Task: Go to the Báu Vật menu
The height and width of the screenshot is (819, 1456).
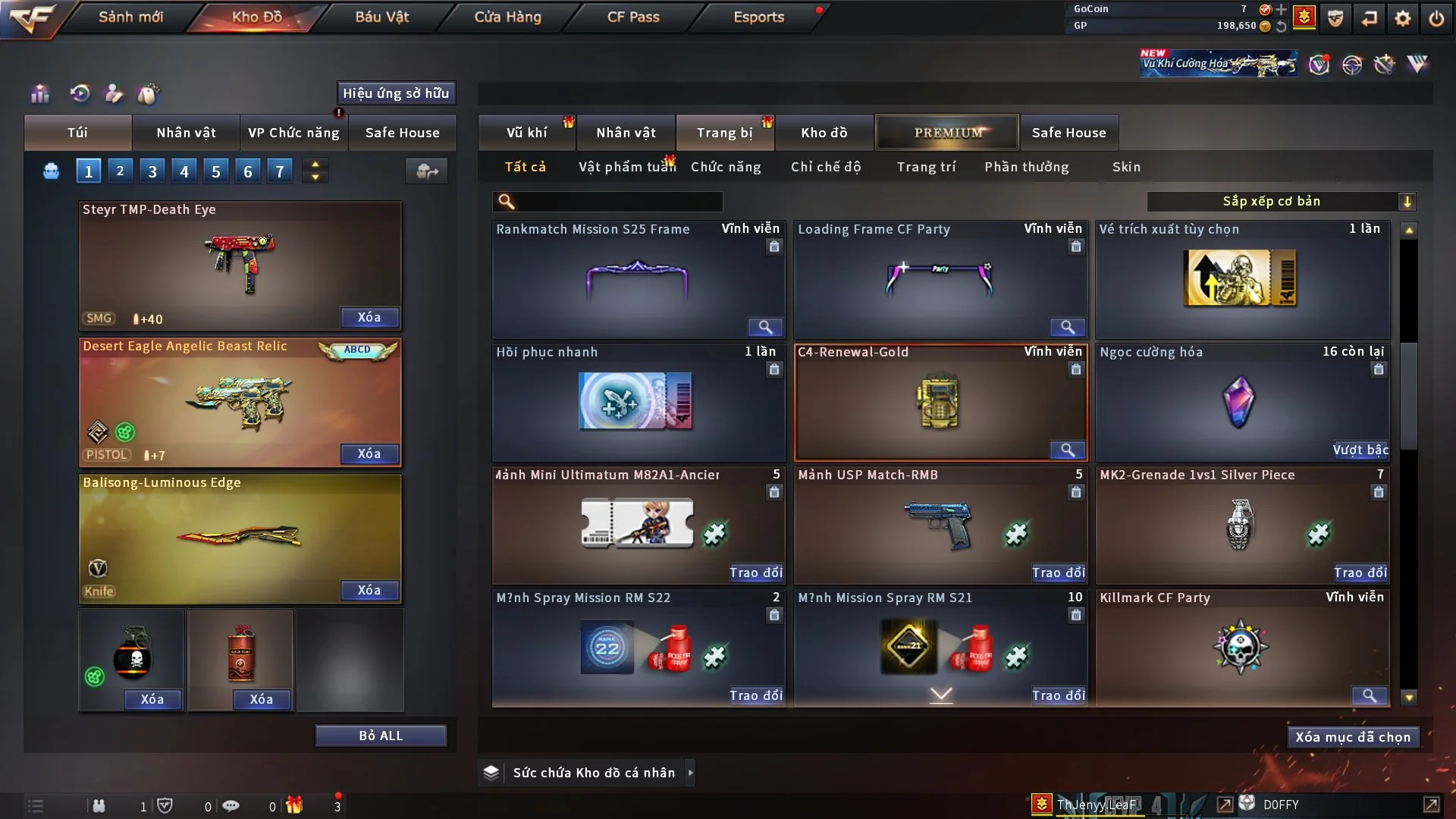Action: pos(381,17)
